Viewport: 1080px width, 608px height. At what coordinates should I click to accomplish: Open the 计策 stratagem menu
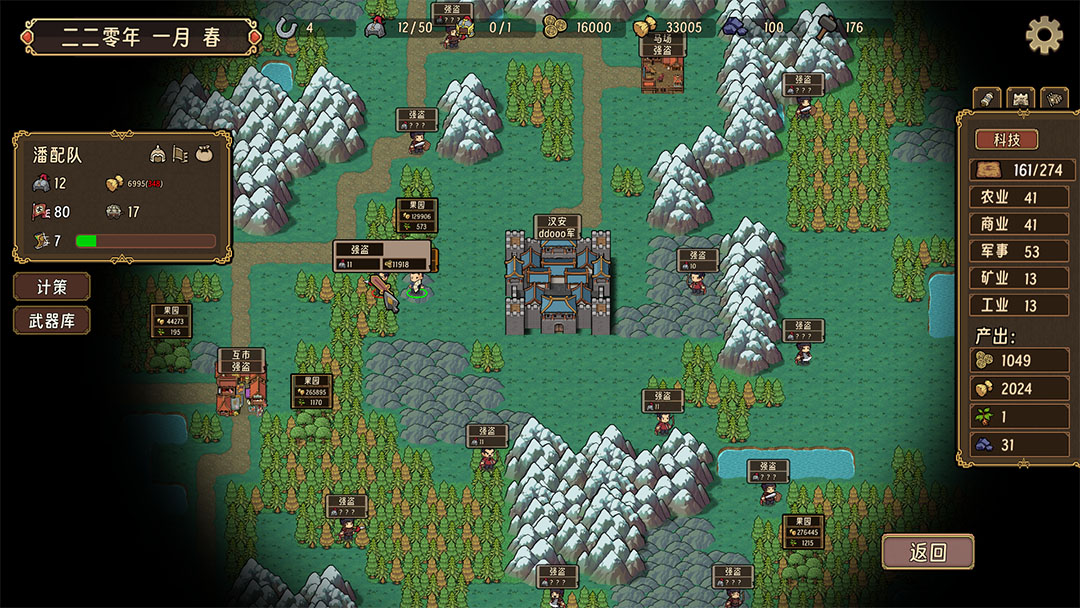(51, 287)
